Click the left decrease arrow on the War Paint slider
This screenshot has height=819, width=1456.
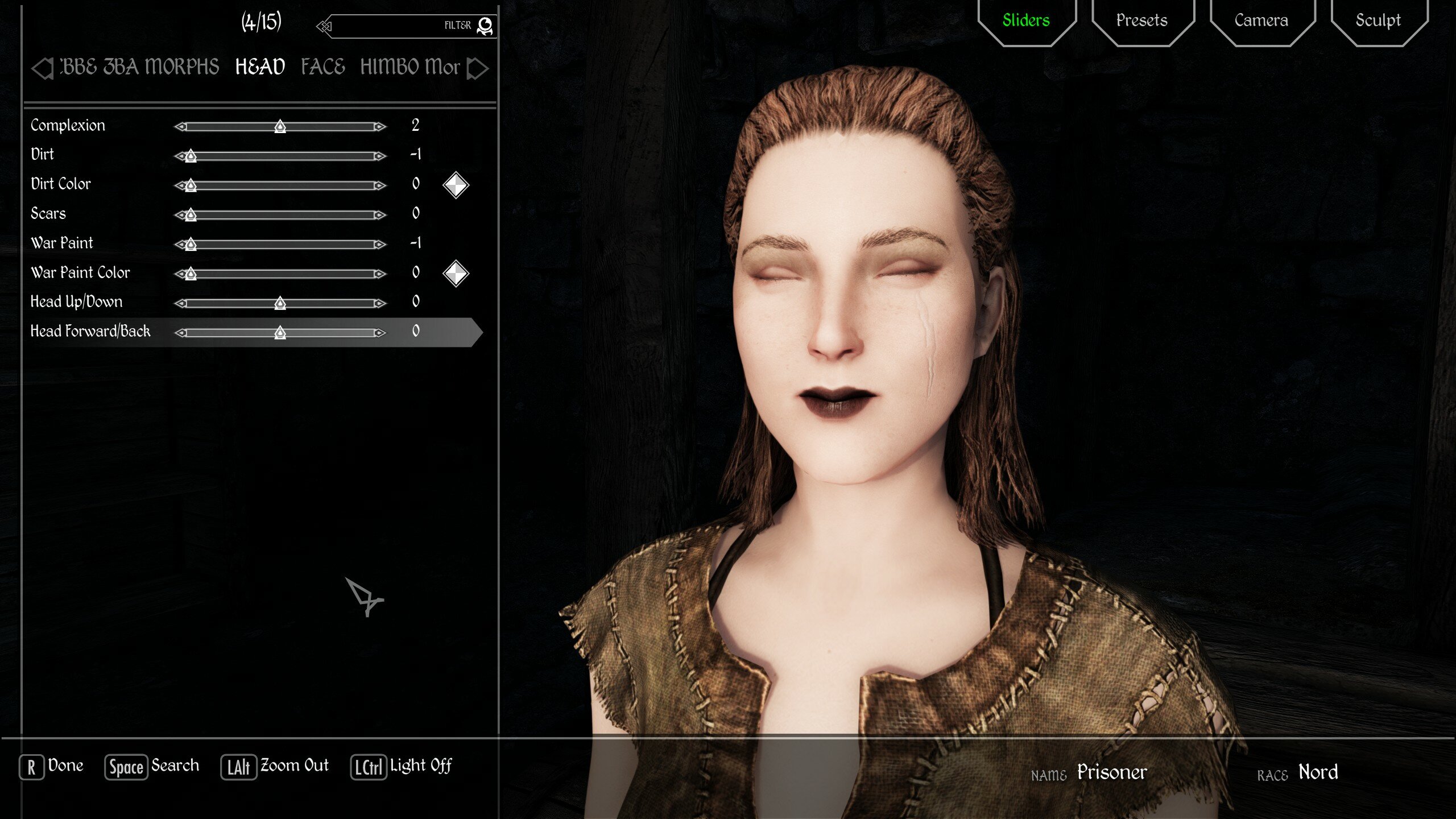coord(179,244)
